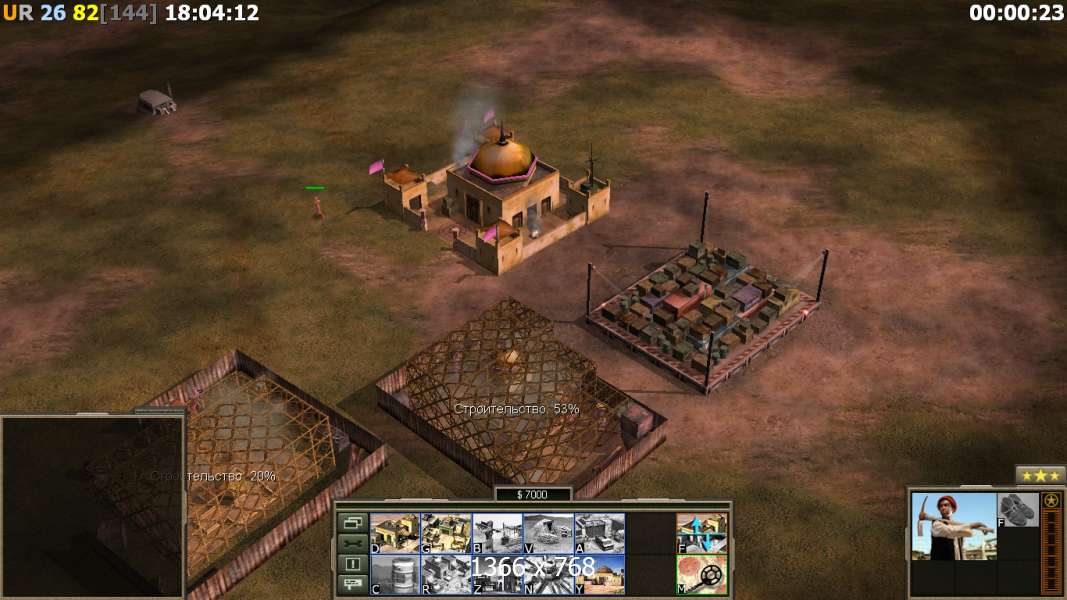1067x600 pixels.
Task: Build the structure marked with hotkey B
Action: [497, 533]
